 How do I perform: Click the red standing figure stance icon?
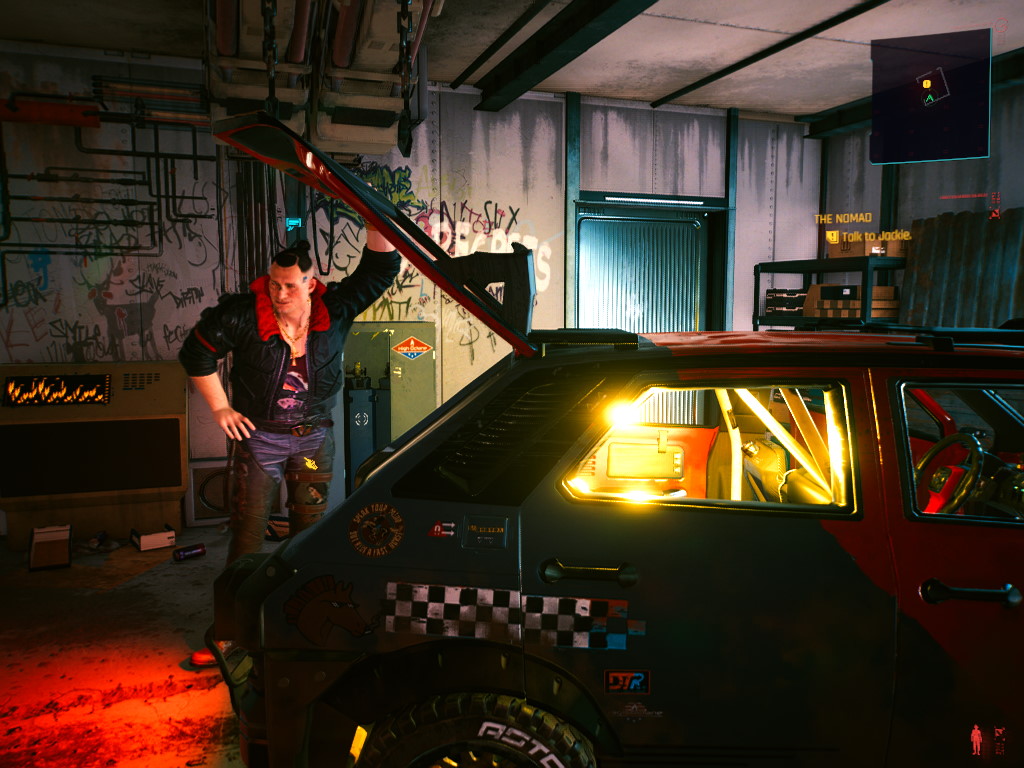click(976, 739)
